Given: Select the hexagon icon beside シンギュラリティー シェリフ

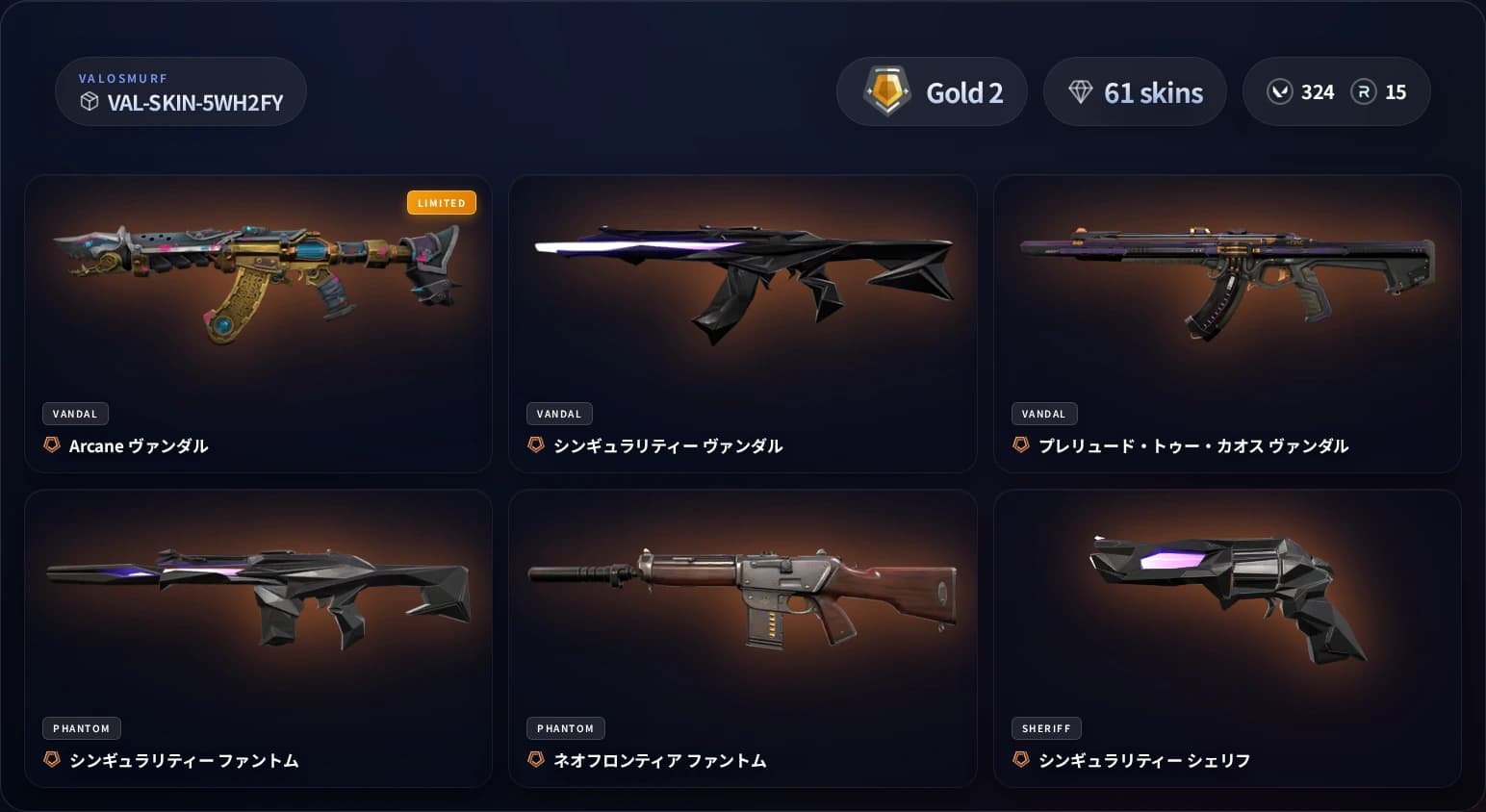Looking at the screenshot, I should tap(1021, 760).
